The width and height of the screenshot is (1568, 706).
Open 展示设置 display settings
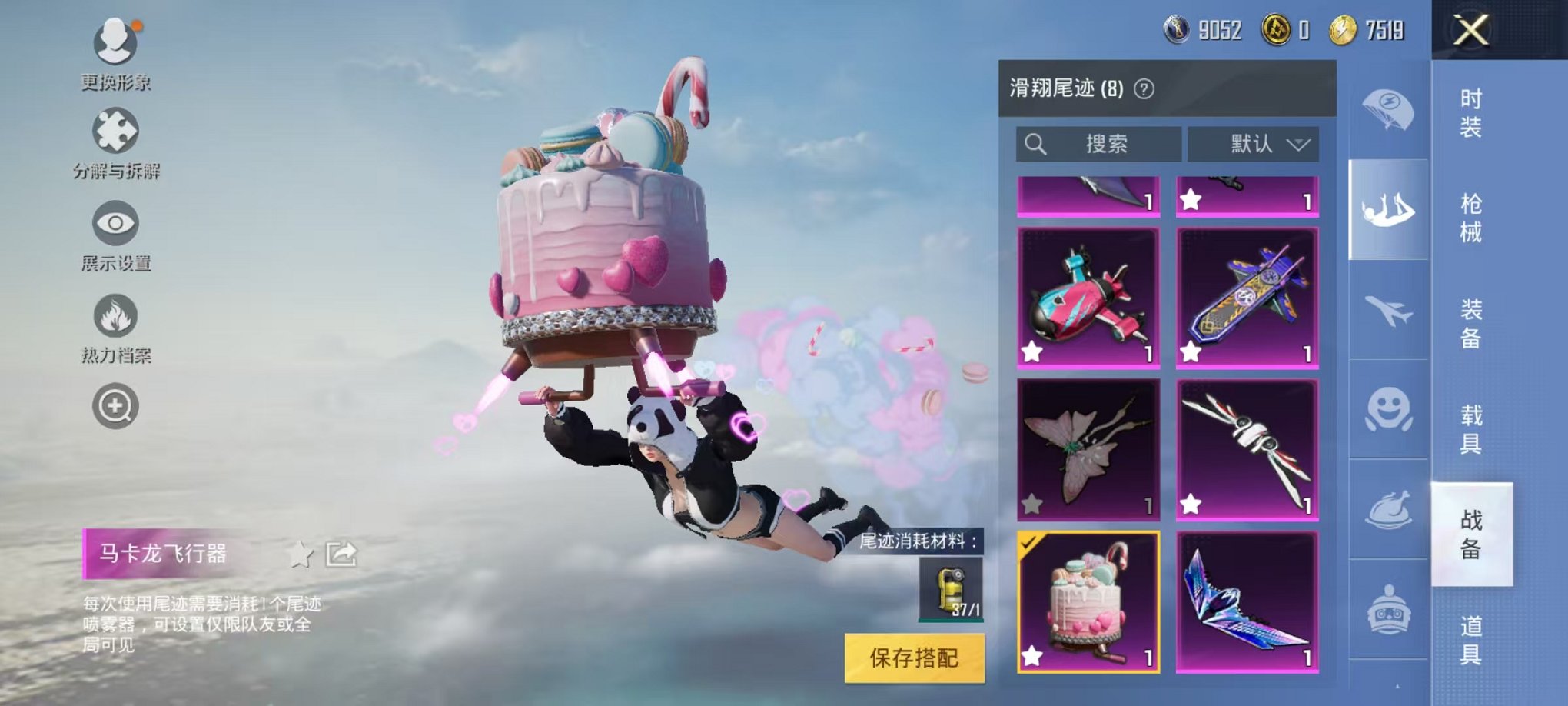click(114, 223)
